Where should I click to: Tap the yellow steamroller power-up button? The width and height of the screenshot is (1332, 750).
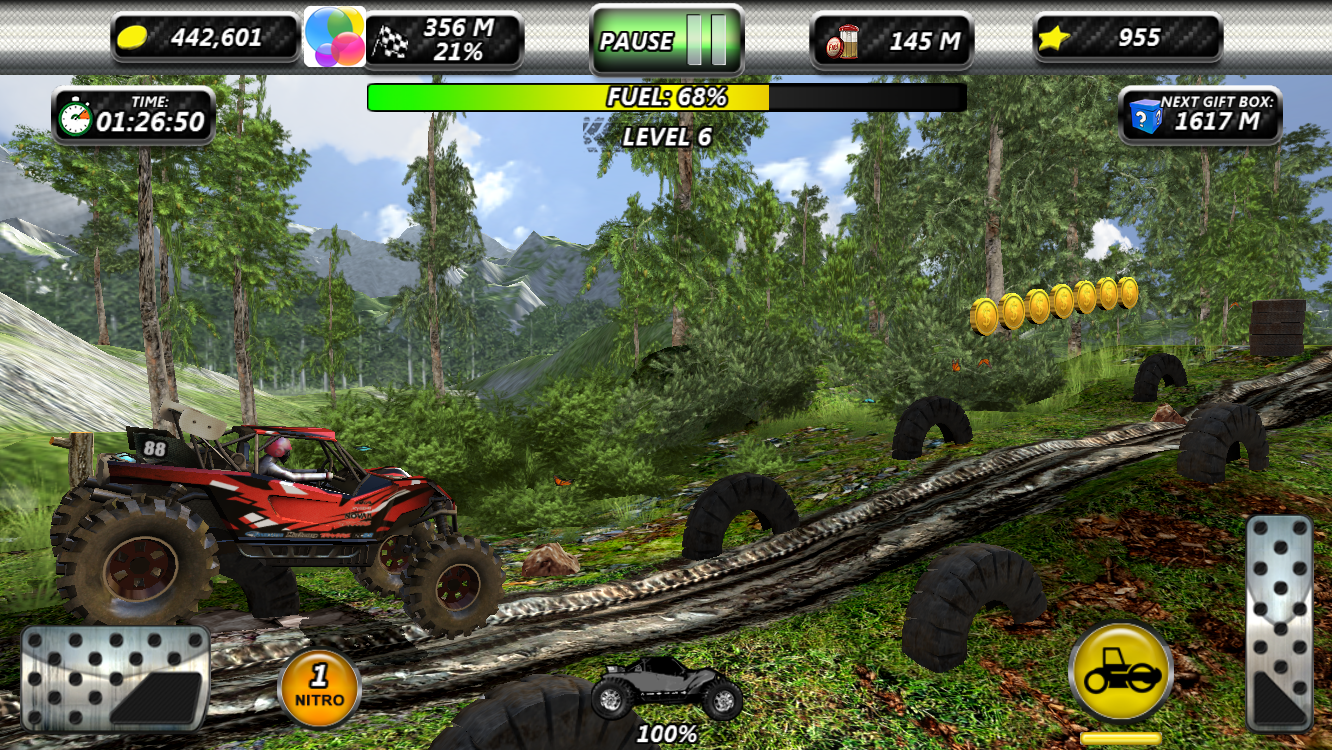point(1120,673)
